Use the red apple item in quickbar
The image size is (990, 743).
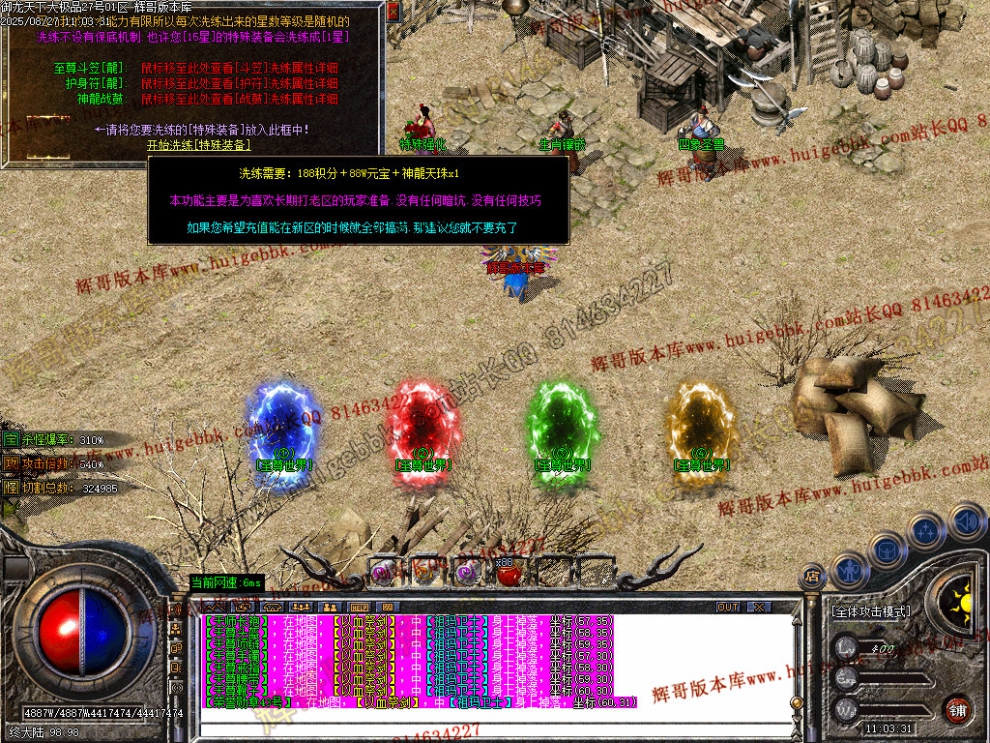508,573
